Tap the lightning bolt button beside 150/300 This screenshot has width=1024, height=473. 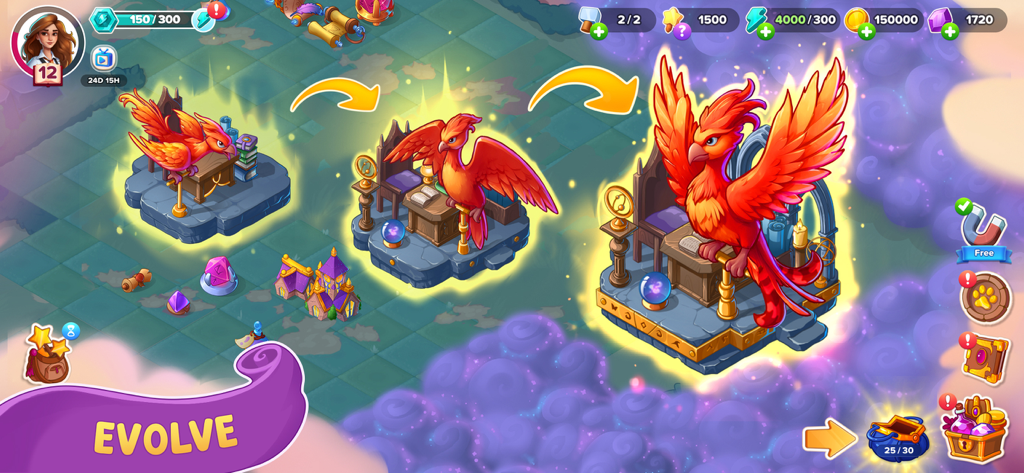(203, 20)
